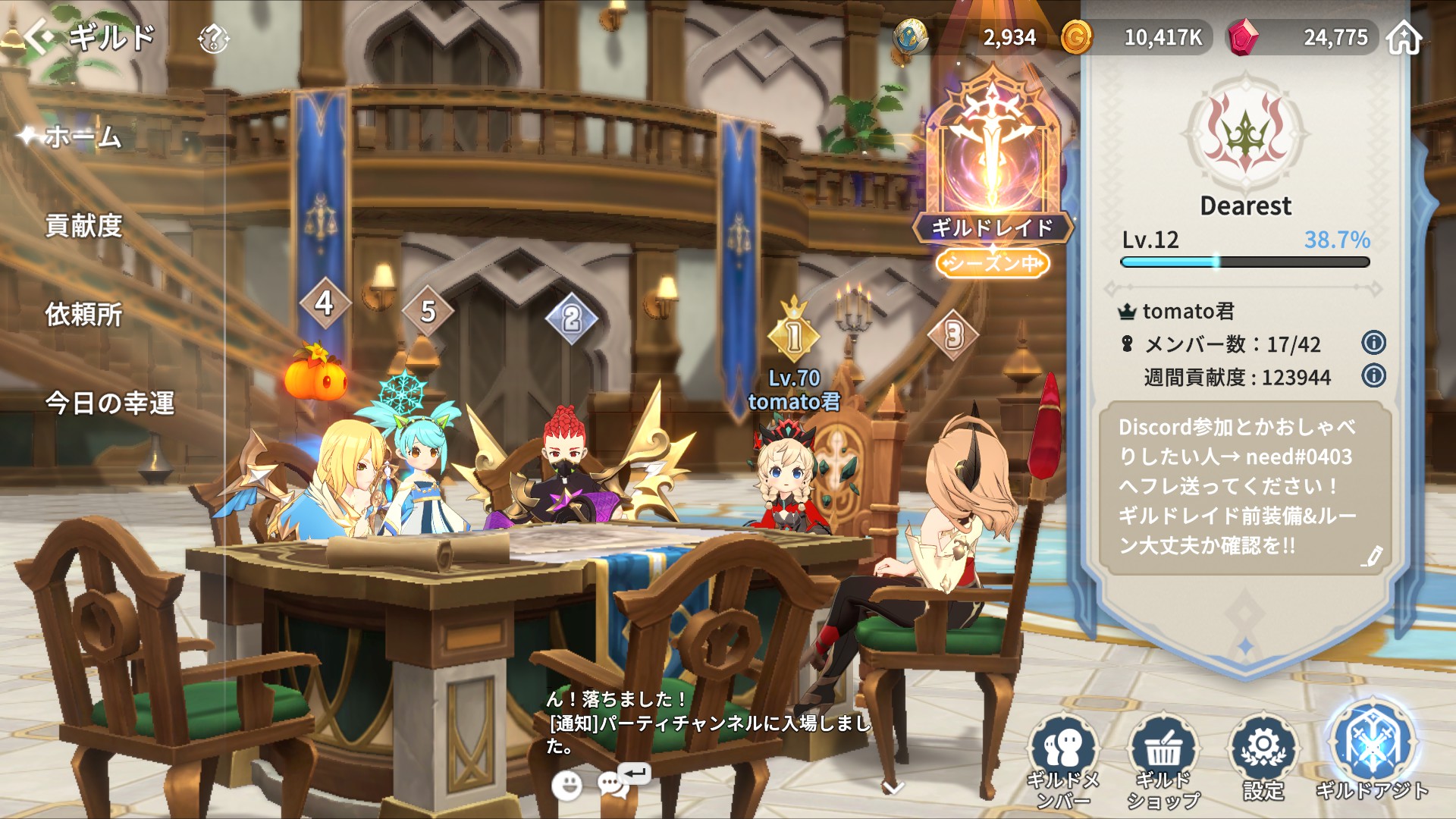
Task: Edit the guild notice with pencil icon
Action: pyautogui.click(x=1371, y=557)
